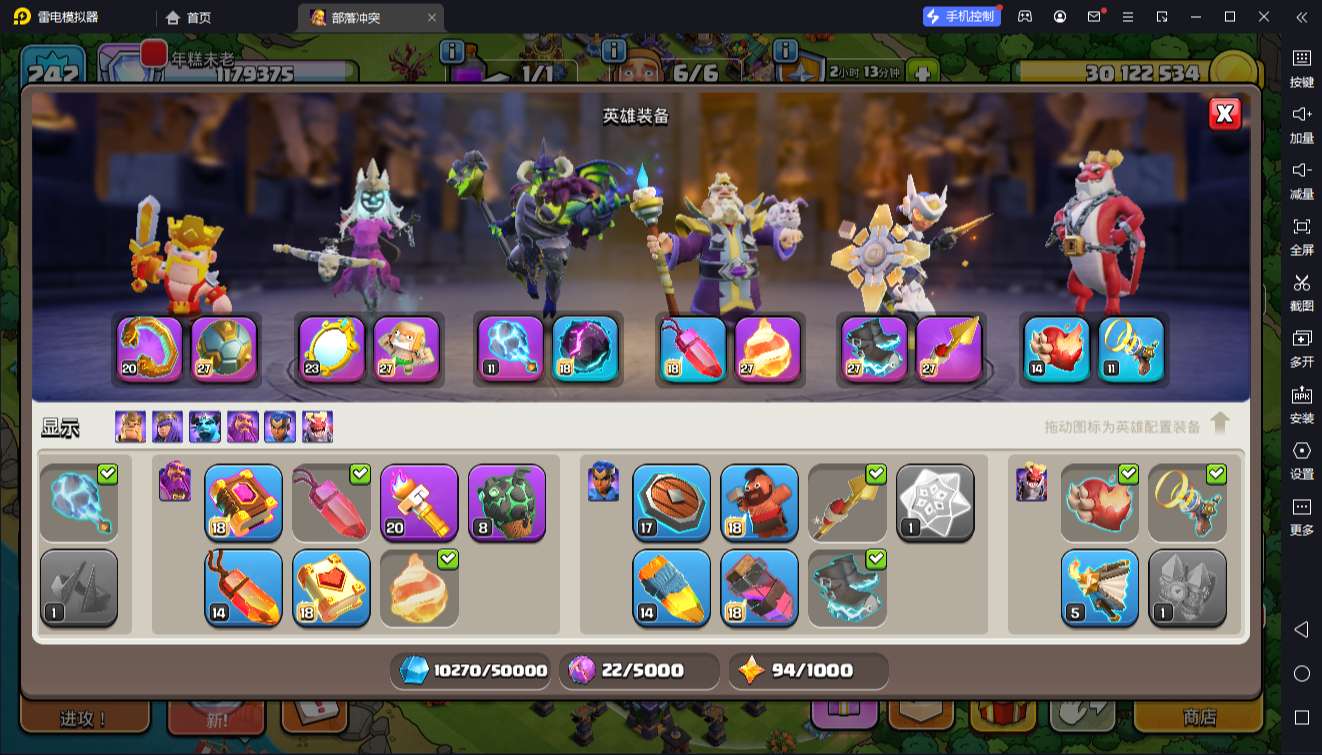Select the equipped action figure slot
Viewport: 1322px width, 755px height.
[x=407, y=349]
